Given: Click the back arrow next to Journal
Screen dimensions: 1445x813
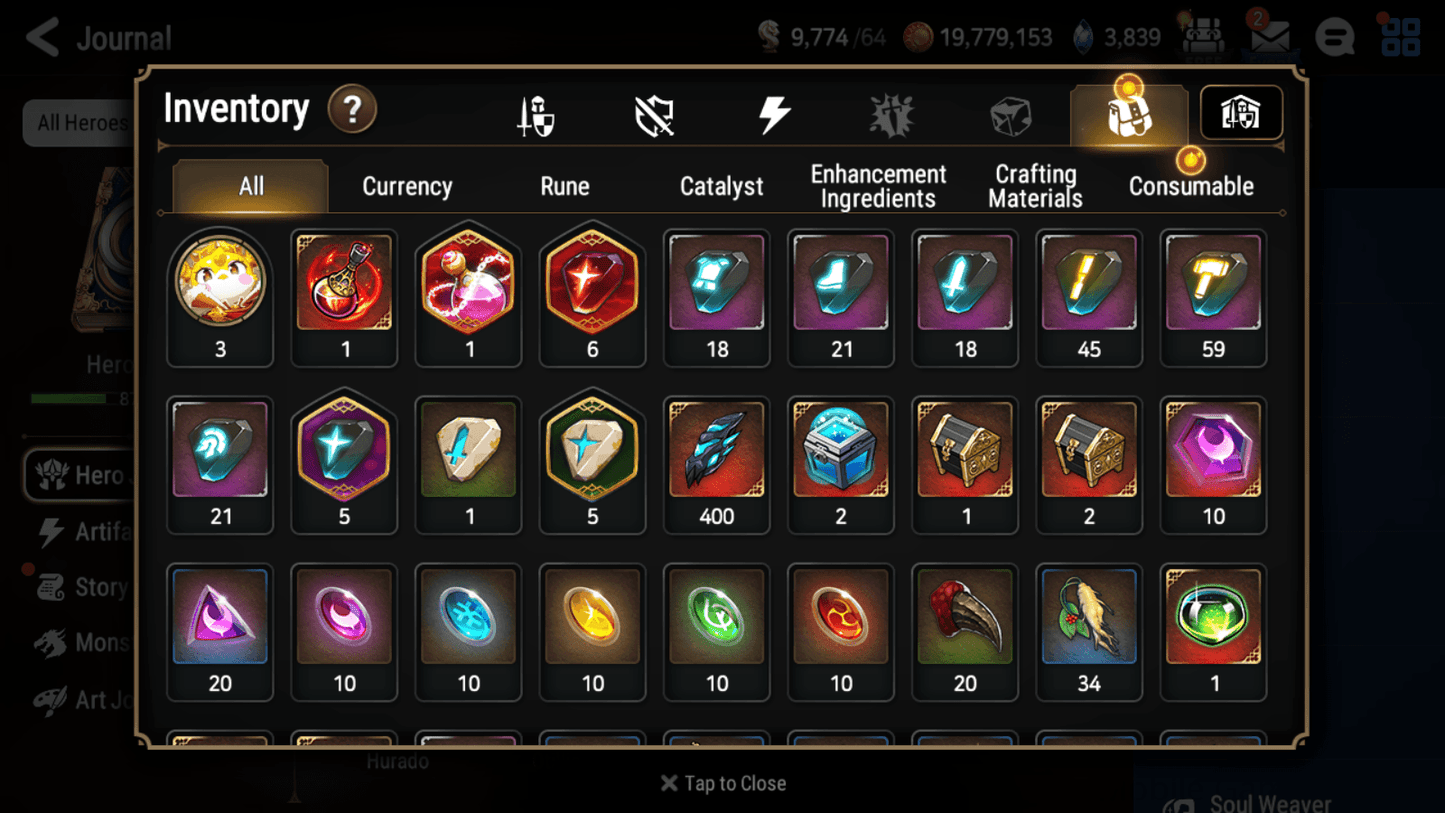Looking at the screenshot, I should (x=41, y=37).
